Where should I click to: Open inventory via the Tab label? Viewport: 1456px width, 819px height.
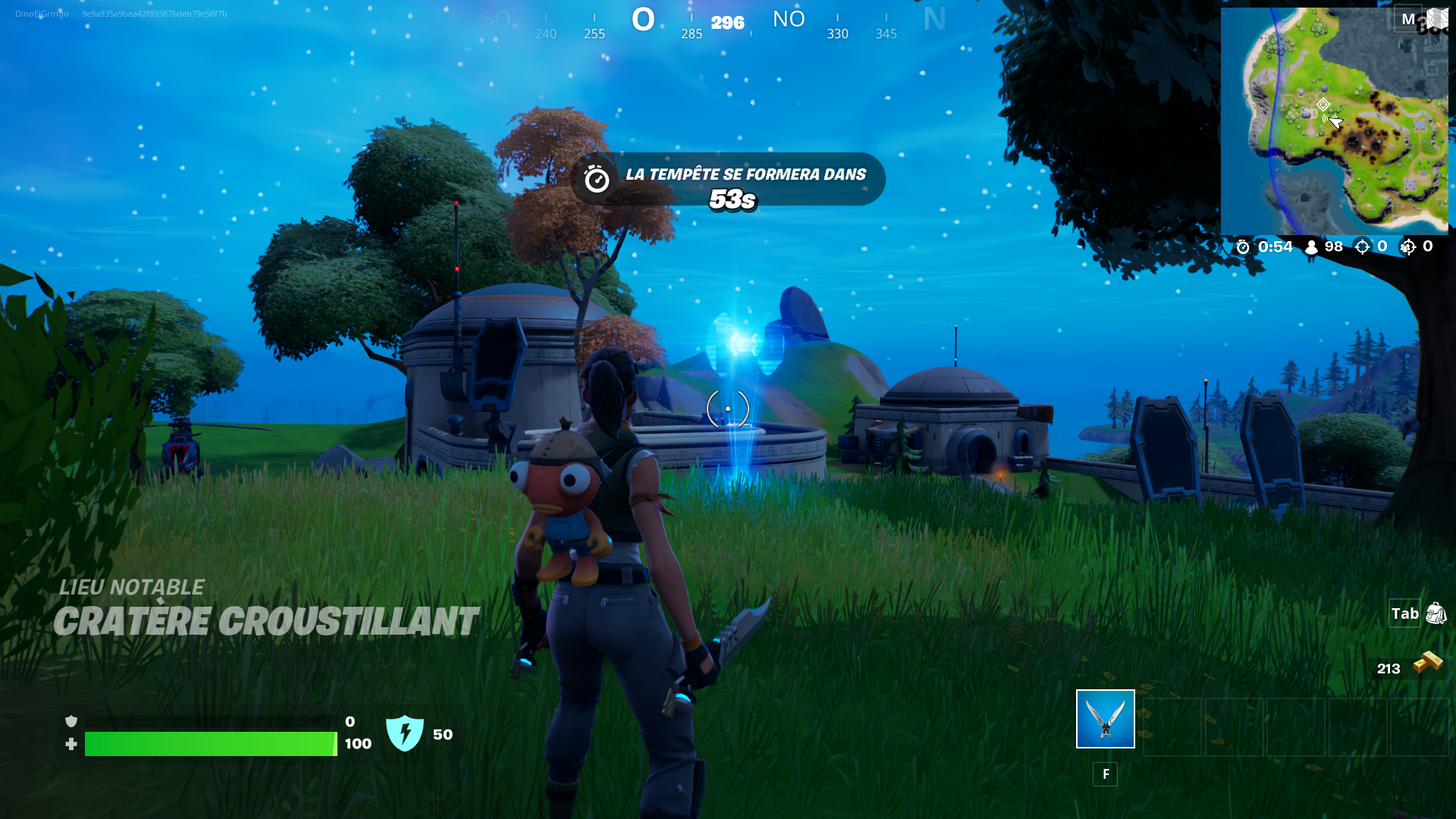coord(1404,613)
